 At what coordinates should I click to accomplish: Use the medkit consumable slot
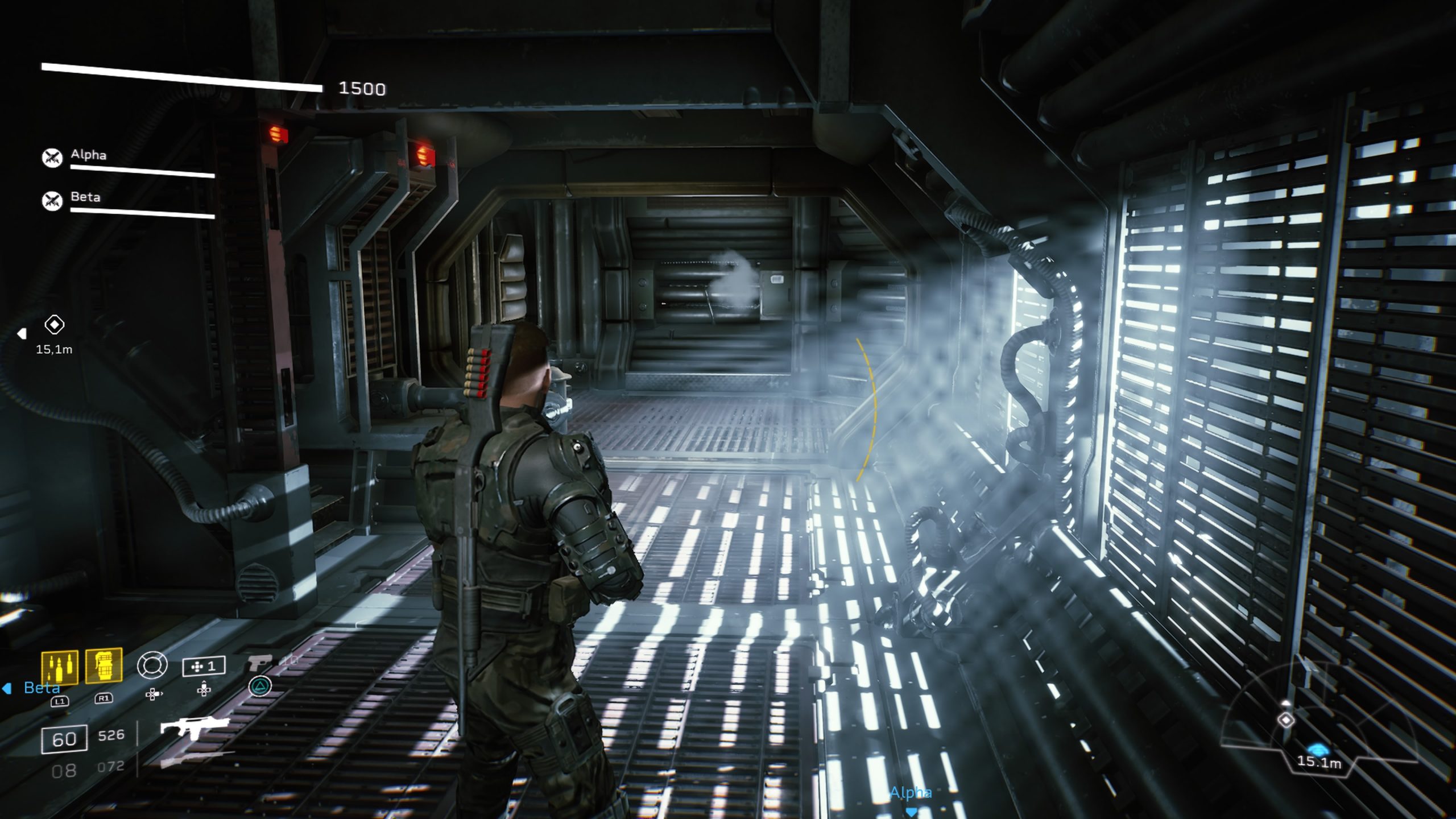click(203, 666)
